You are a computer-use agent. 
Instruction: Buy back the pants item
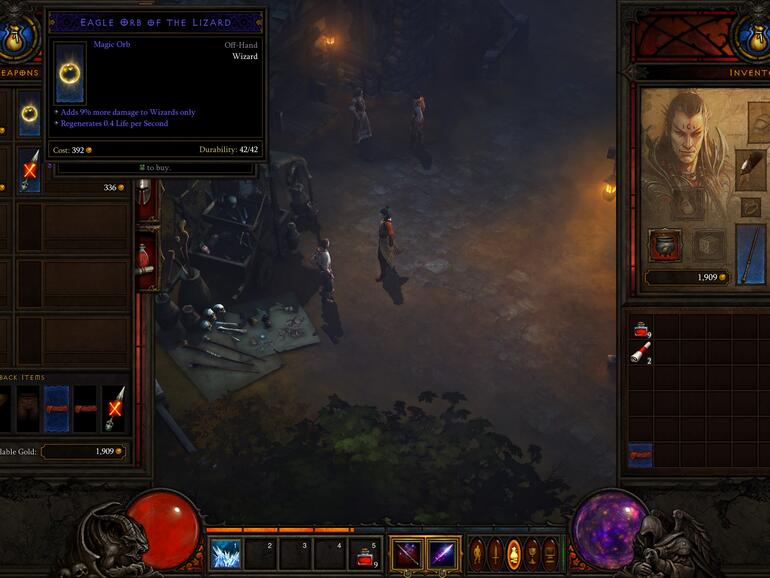[30, 408]
